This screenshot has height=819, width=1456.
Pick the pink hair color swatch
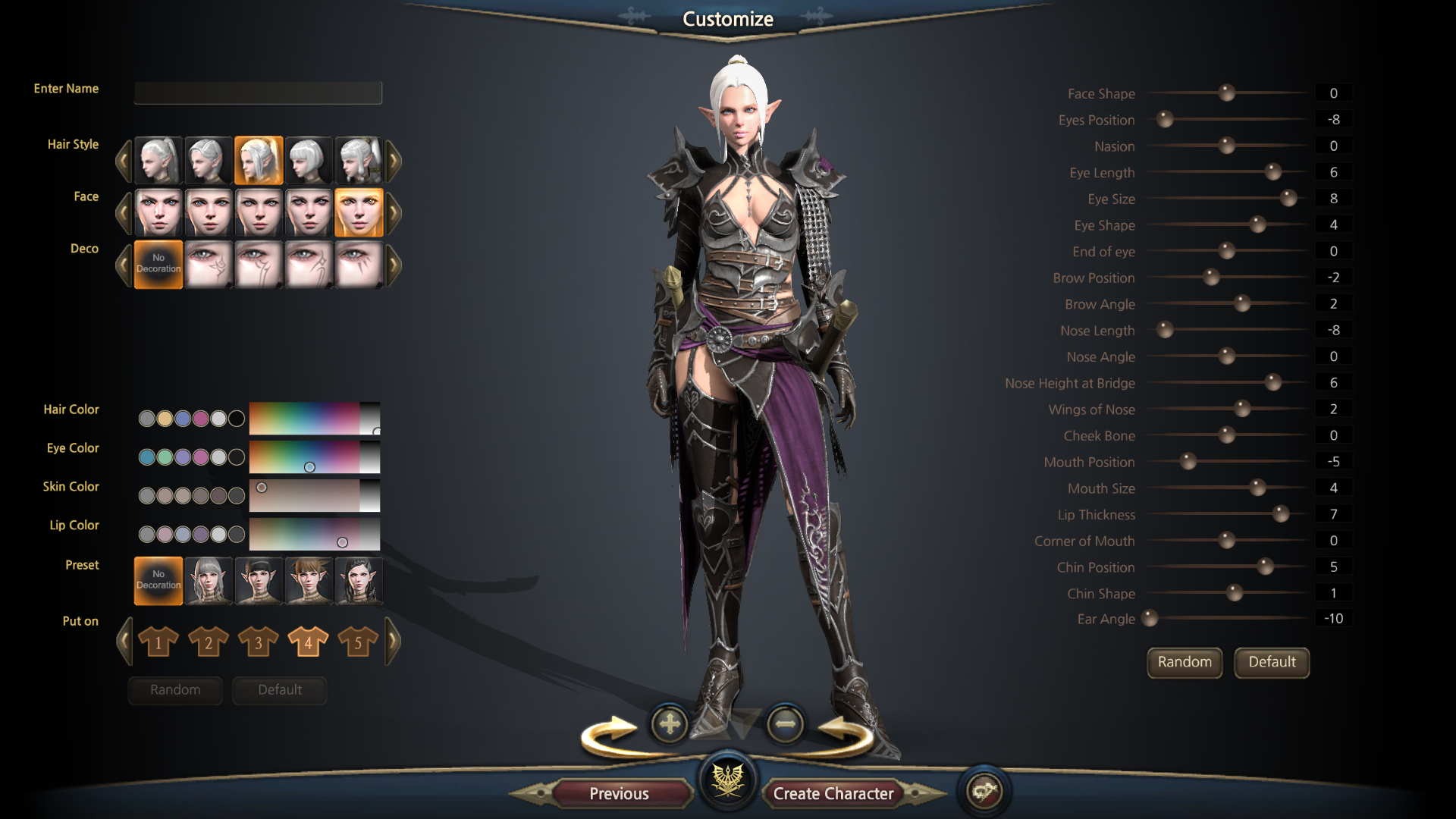coord(200,419)
